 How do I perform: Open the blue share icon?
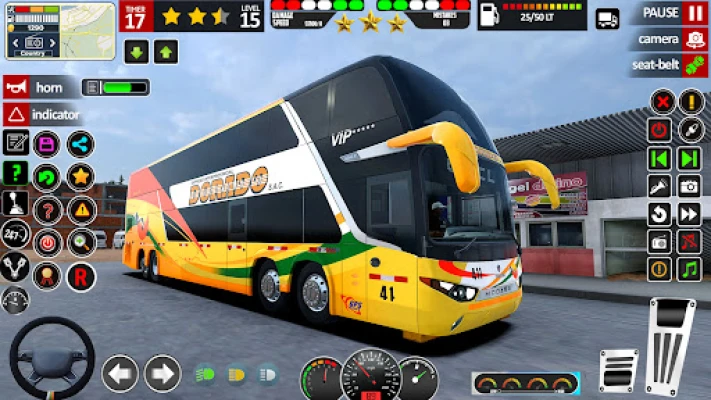81,144
